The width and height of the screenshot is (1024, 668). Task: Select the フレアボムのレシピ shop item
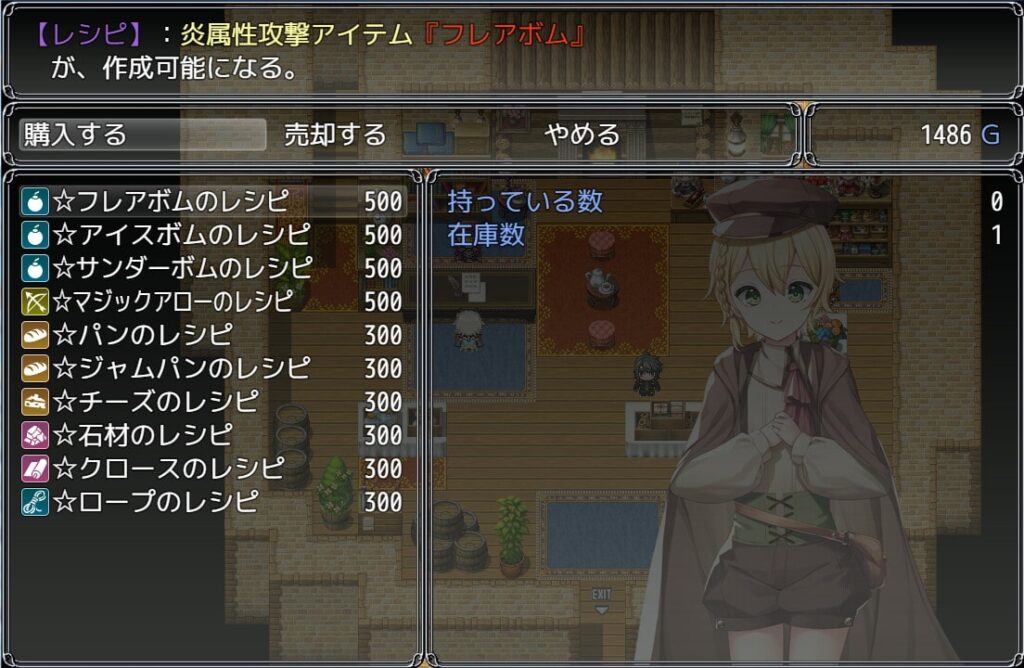coord(212,202)
